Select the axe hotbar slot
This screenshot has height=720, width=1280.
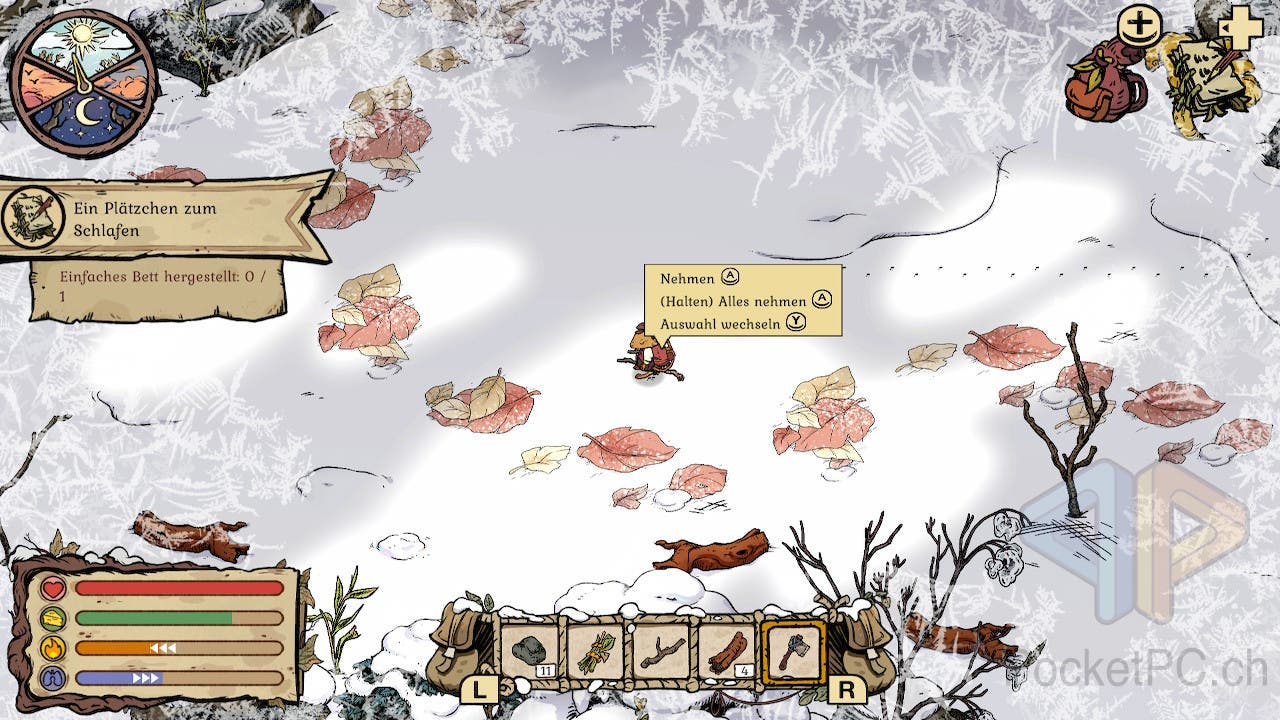[x=793, y=652]
